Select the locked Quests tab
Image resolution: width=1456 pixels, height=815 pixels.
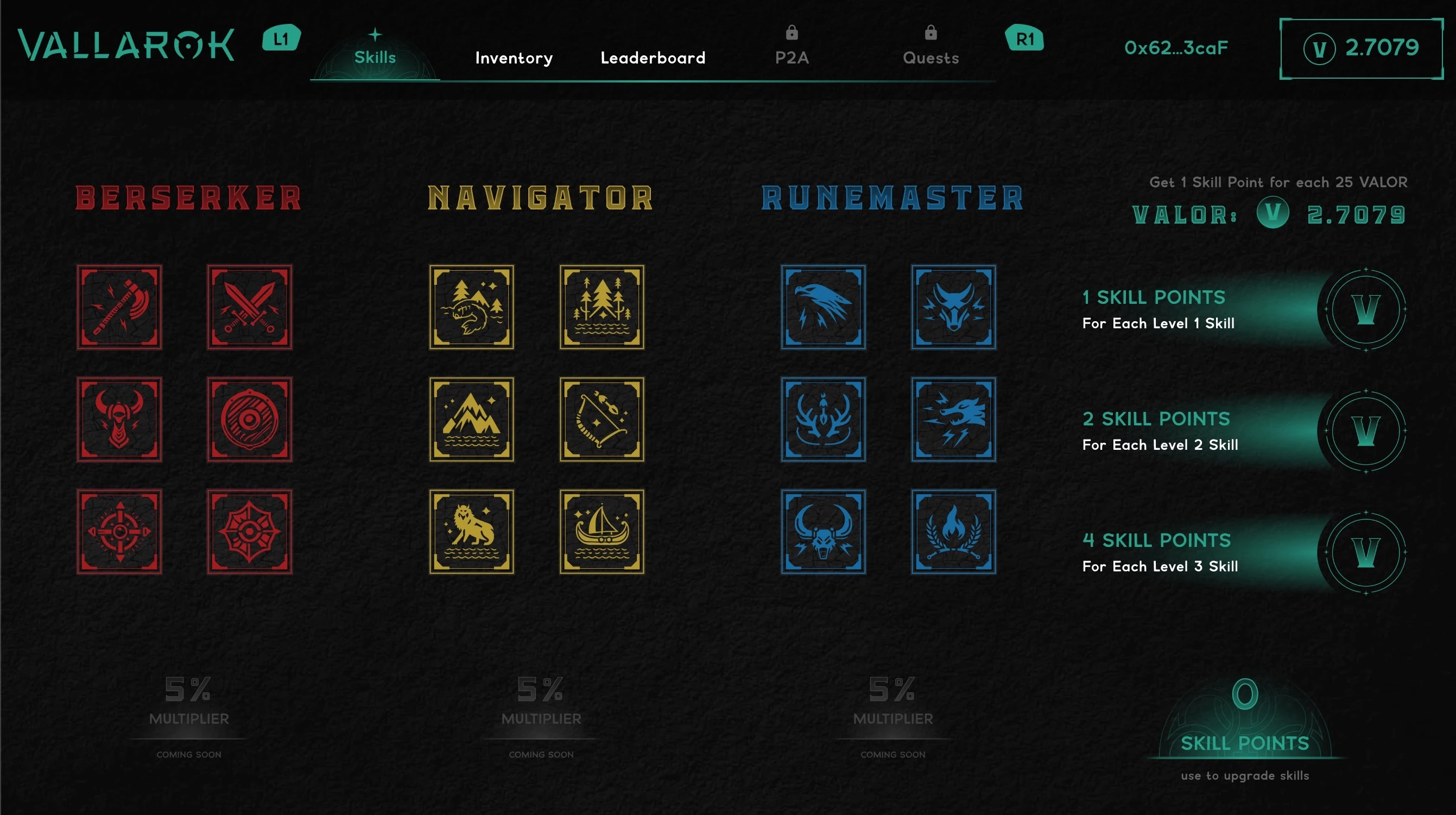pos(930,58)
